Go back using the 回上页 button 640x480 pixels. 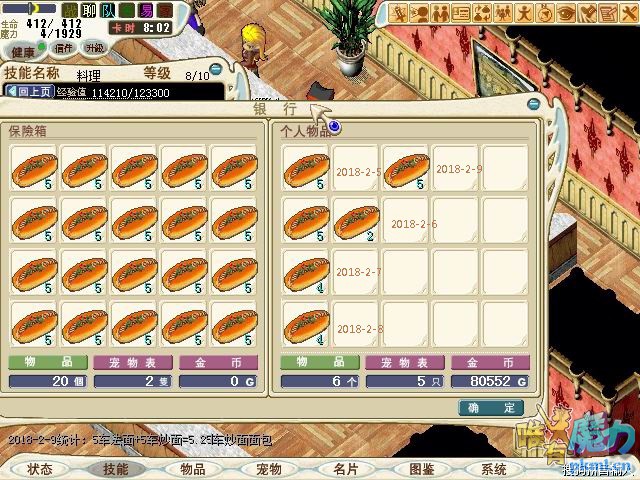tap(31, 91)
